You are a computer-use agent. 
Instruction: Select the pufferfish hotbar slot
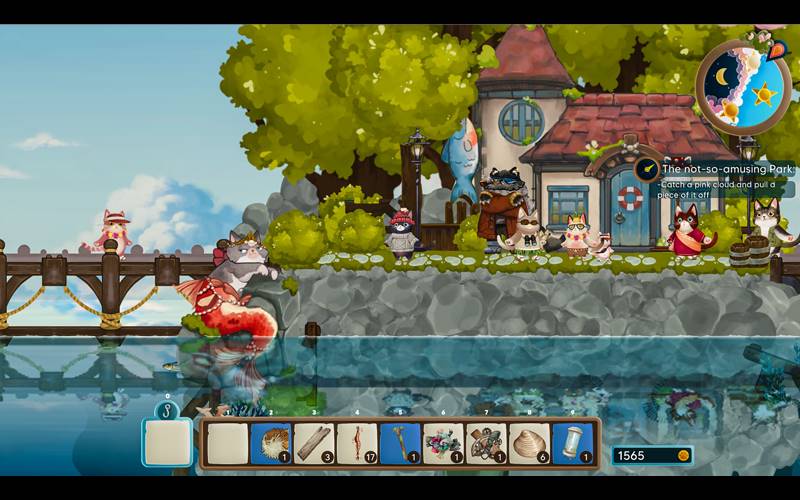click(x=271, y=443)
